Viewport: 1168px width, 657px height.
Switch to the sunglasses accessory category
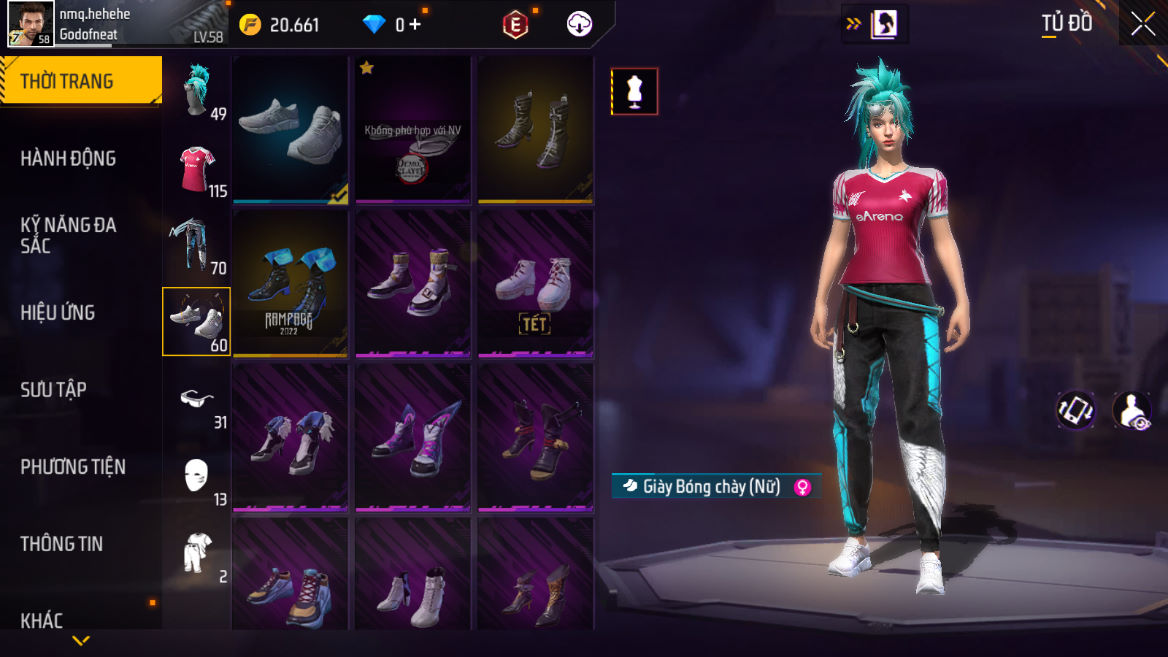pyautogui.click(x=197, y=400)
